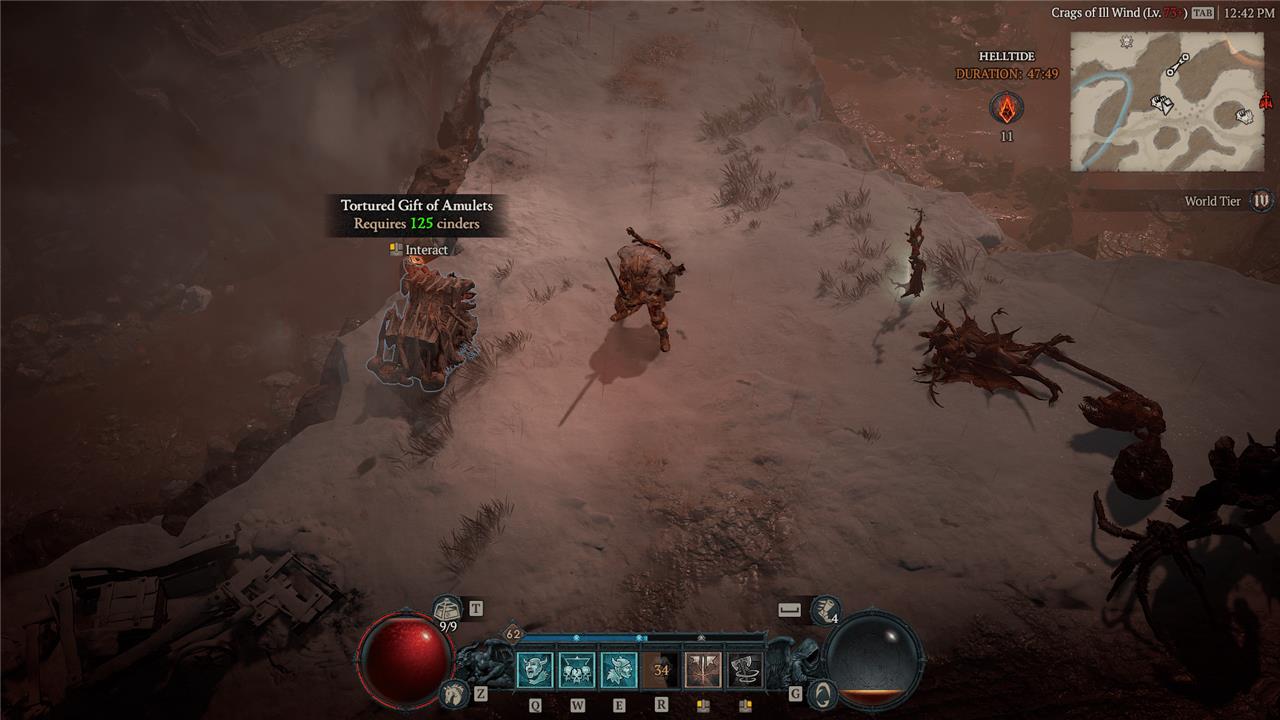This screenshot has height=720, width=1280.
Task: Summon the mount with the horse icon
Action: point(454,692)
